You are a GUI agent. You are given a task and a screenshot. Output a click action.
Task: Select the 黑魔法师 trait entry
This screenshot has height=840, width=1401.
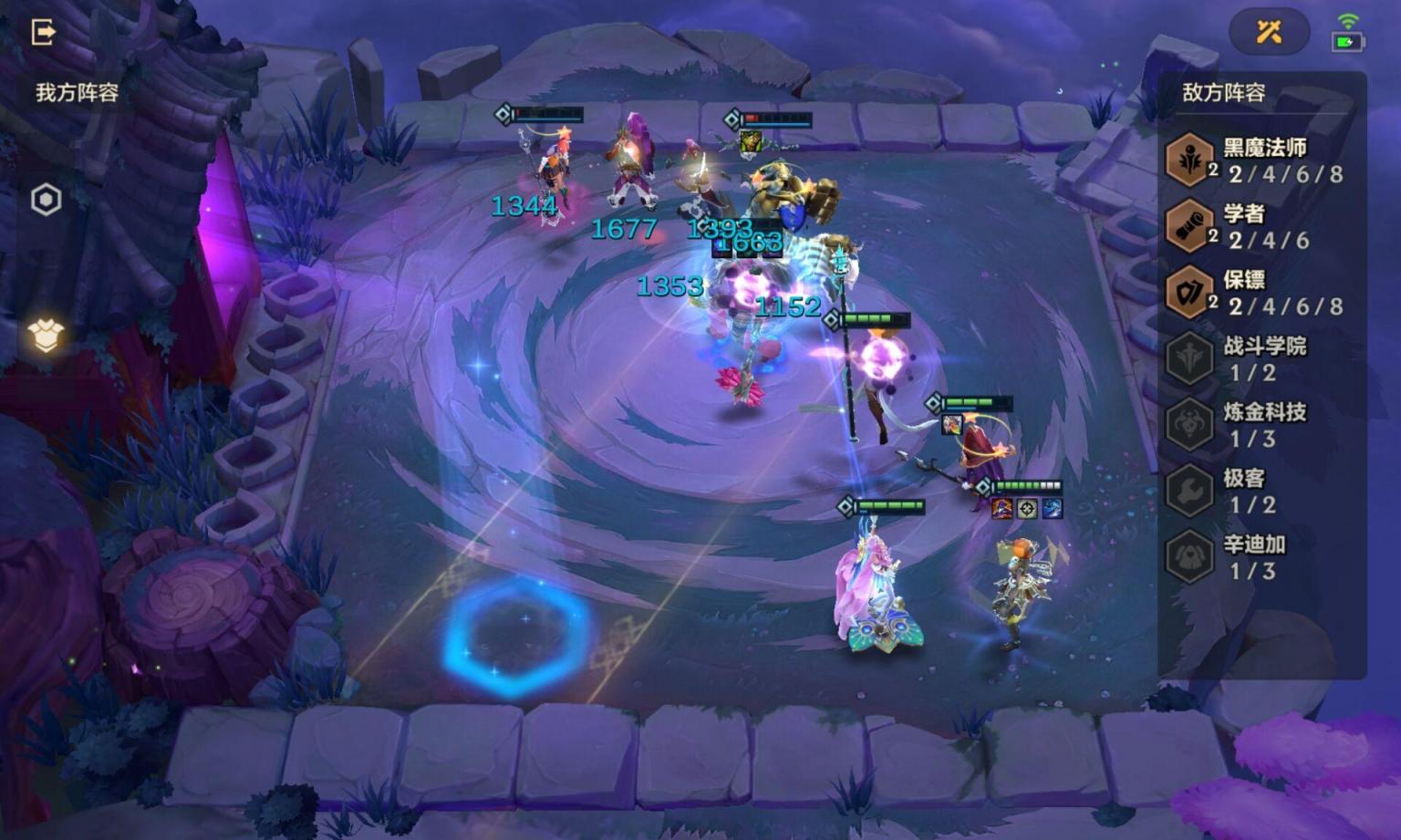1259,161
